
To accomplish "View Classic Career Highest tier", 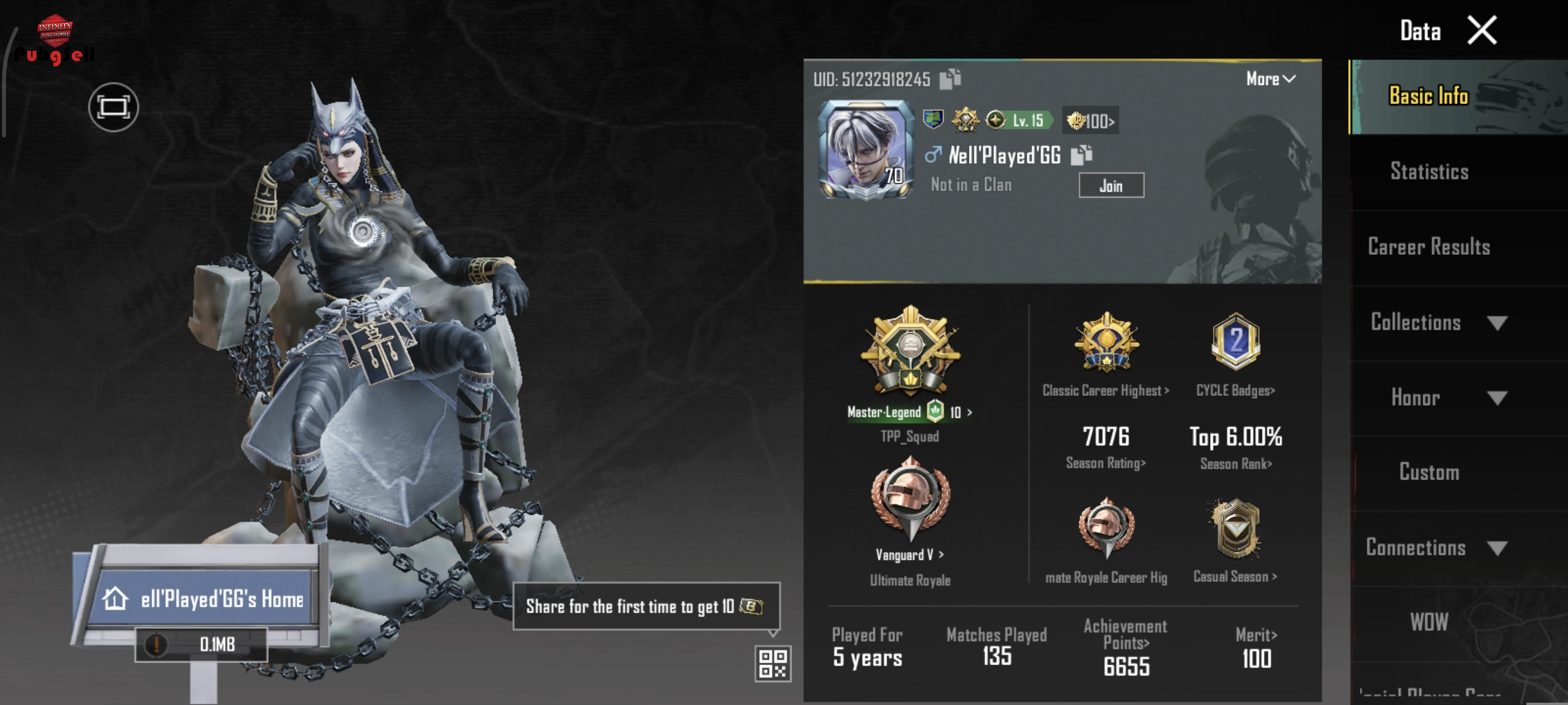I will coord(1105,354).
